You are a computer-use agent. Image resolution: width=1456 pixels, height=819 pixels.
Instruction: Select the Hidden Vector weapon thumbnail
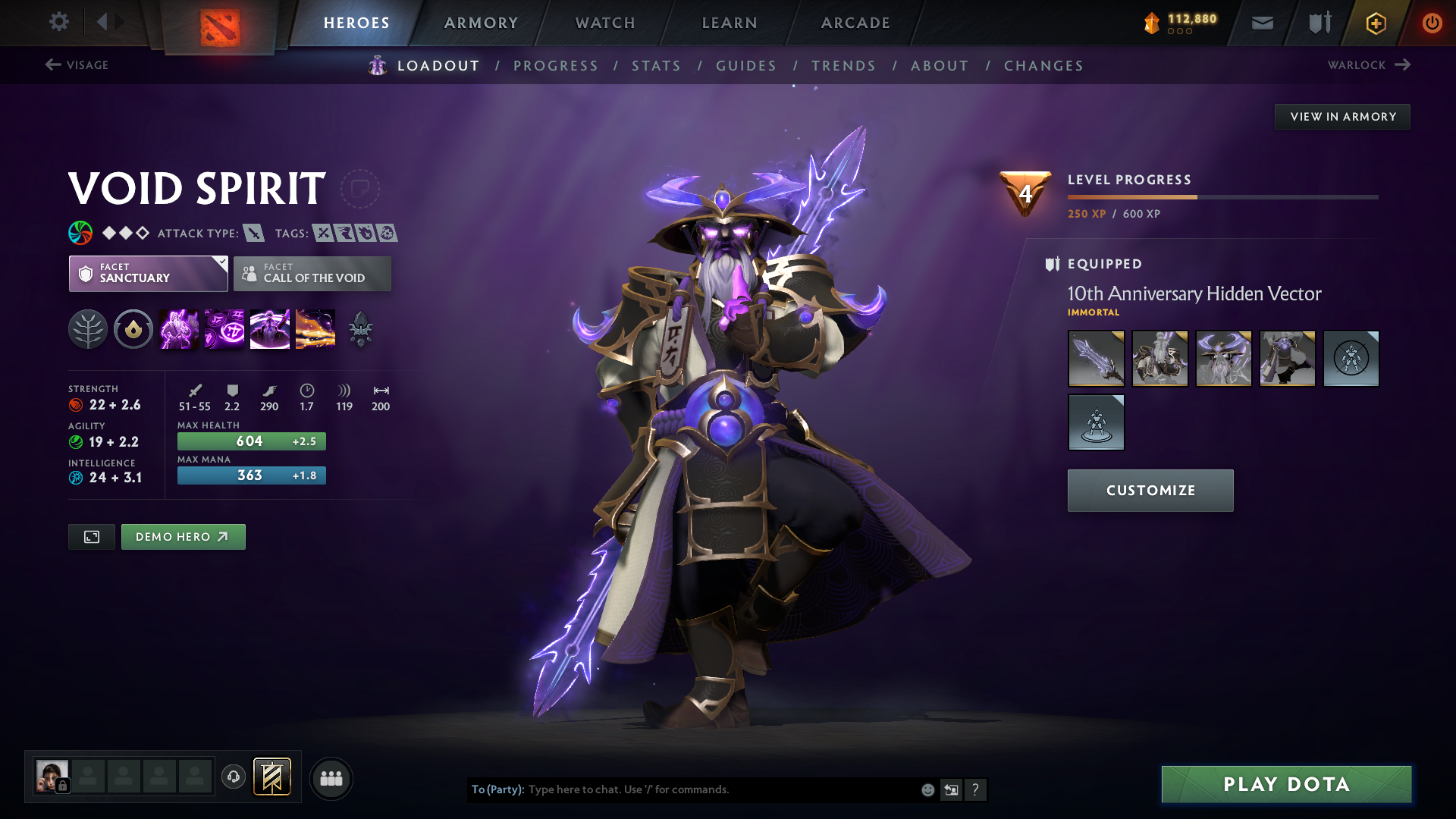click(x=1096, y=359)
